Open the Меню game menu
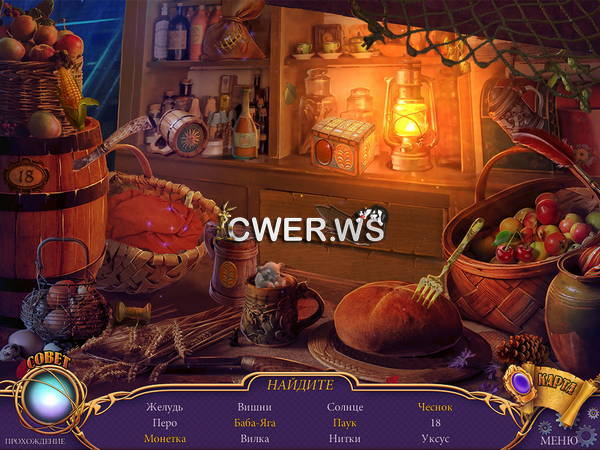This screenshot has height=450, width=600. point(558,440)
